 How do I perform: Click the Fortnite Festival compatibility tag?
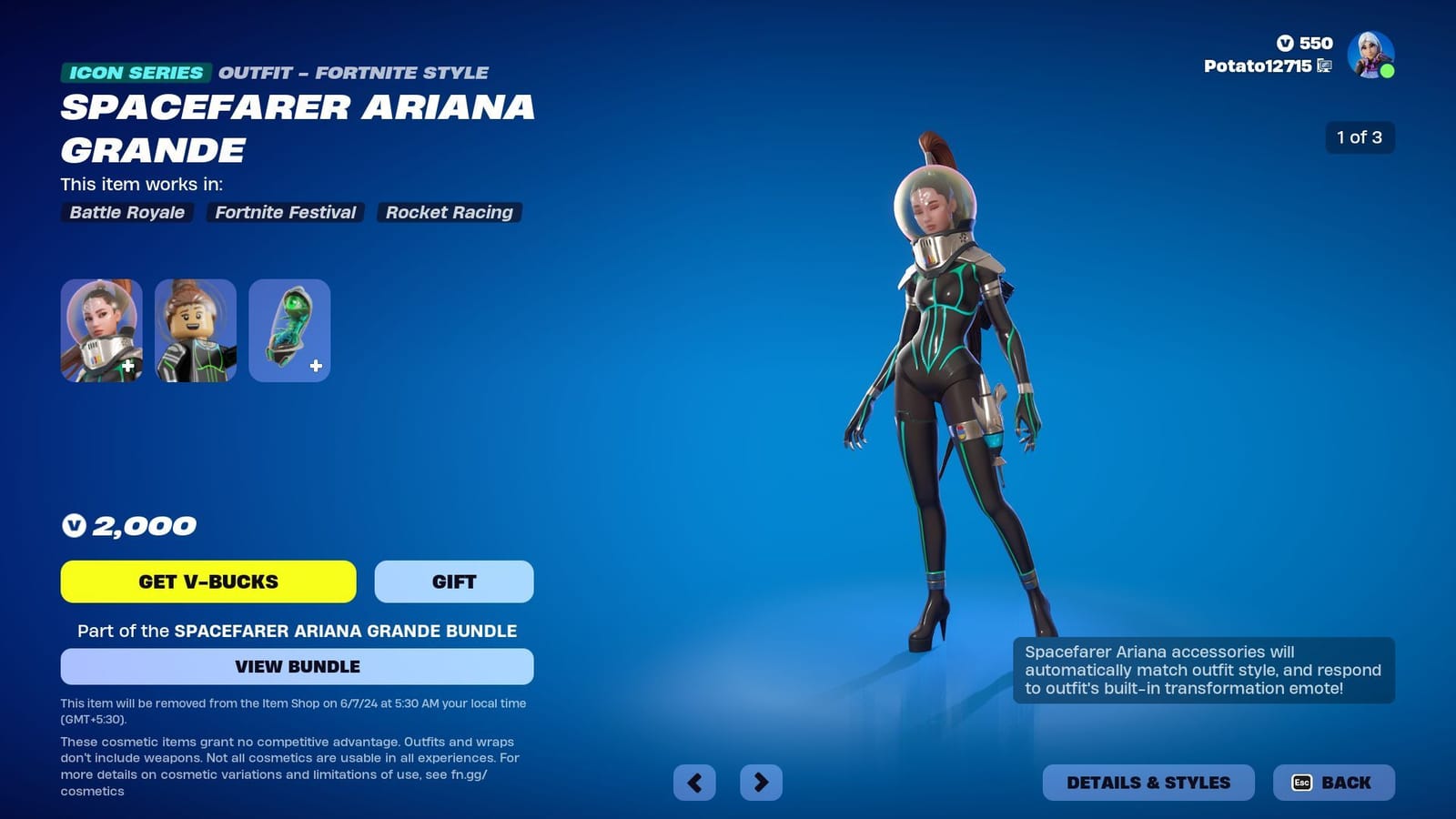[x=284, y=213]
